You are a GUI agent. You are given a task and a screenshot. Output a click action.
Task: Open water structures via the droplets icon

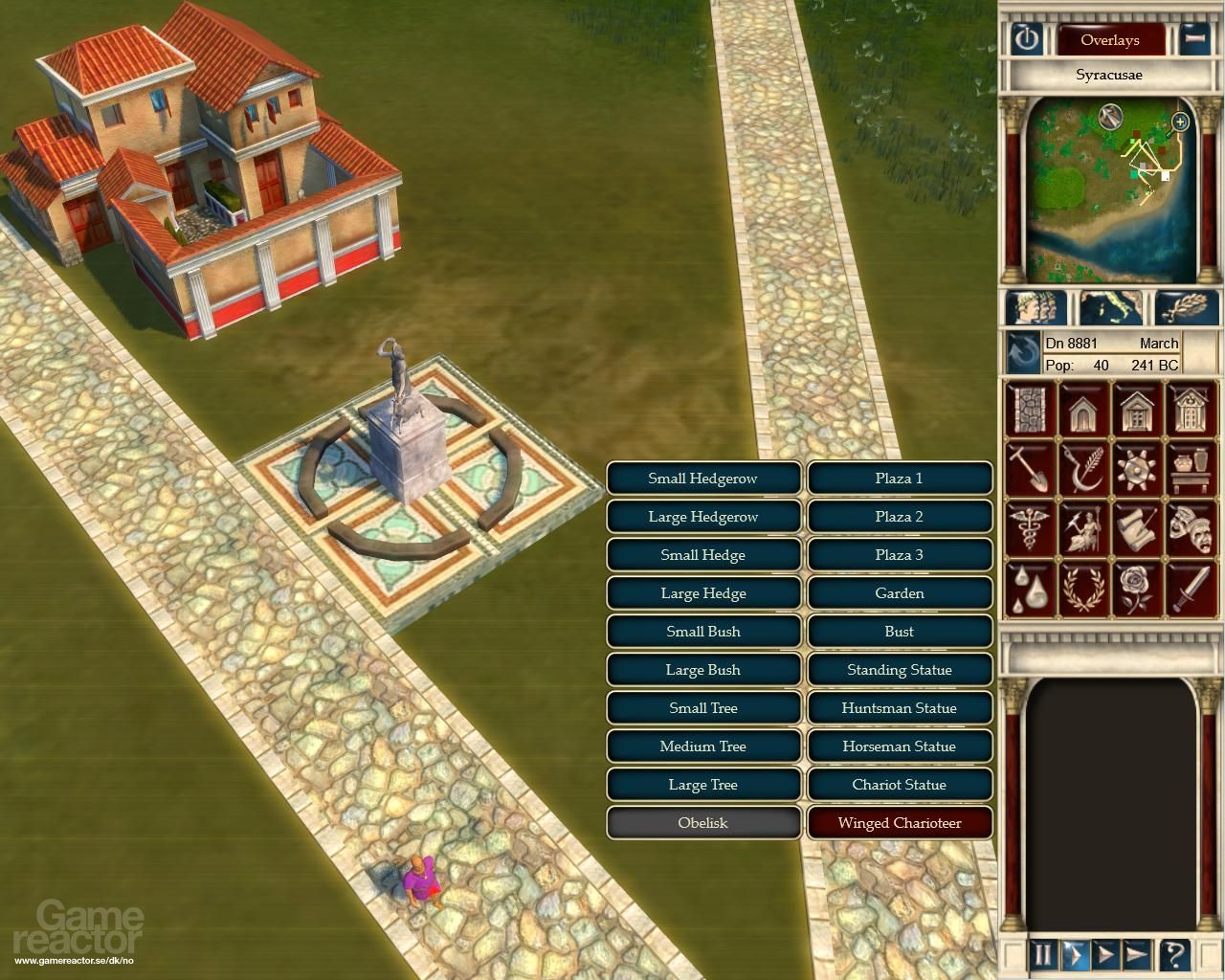pyautogui.click(x=1030, y=588)
